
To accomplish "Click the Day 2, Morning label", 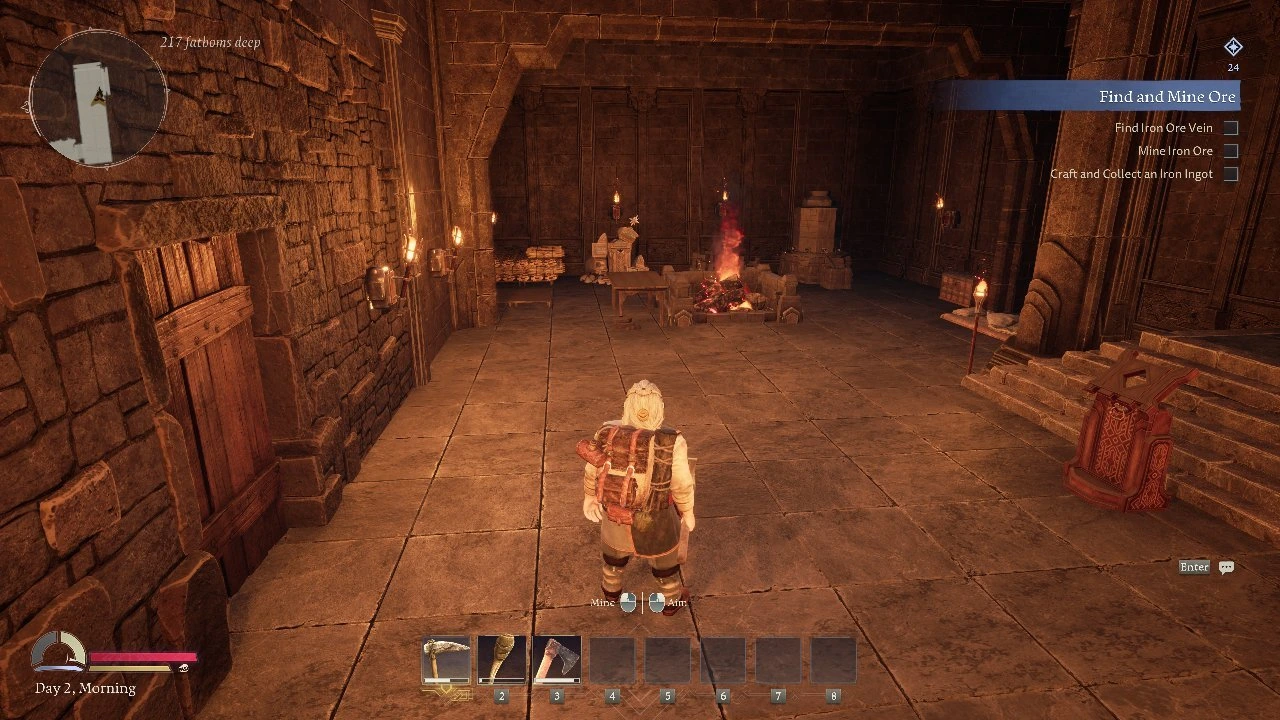I will (x=84, y=688).
